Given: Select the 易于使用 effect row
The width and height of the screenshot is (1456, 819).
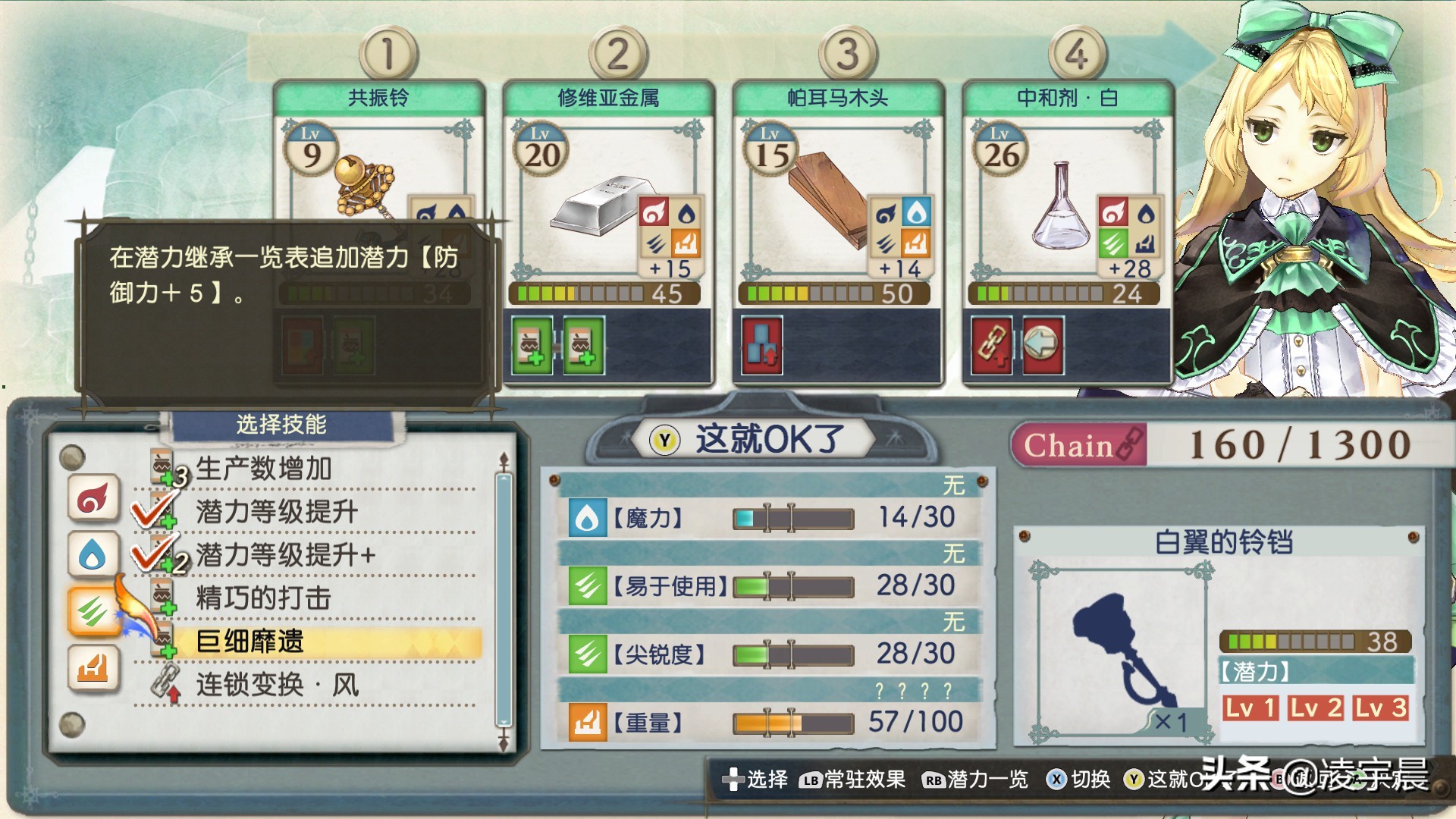Looking at the screenshot, I should point(767,586).
